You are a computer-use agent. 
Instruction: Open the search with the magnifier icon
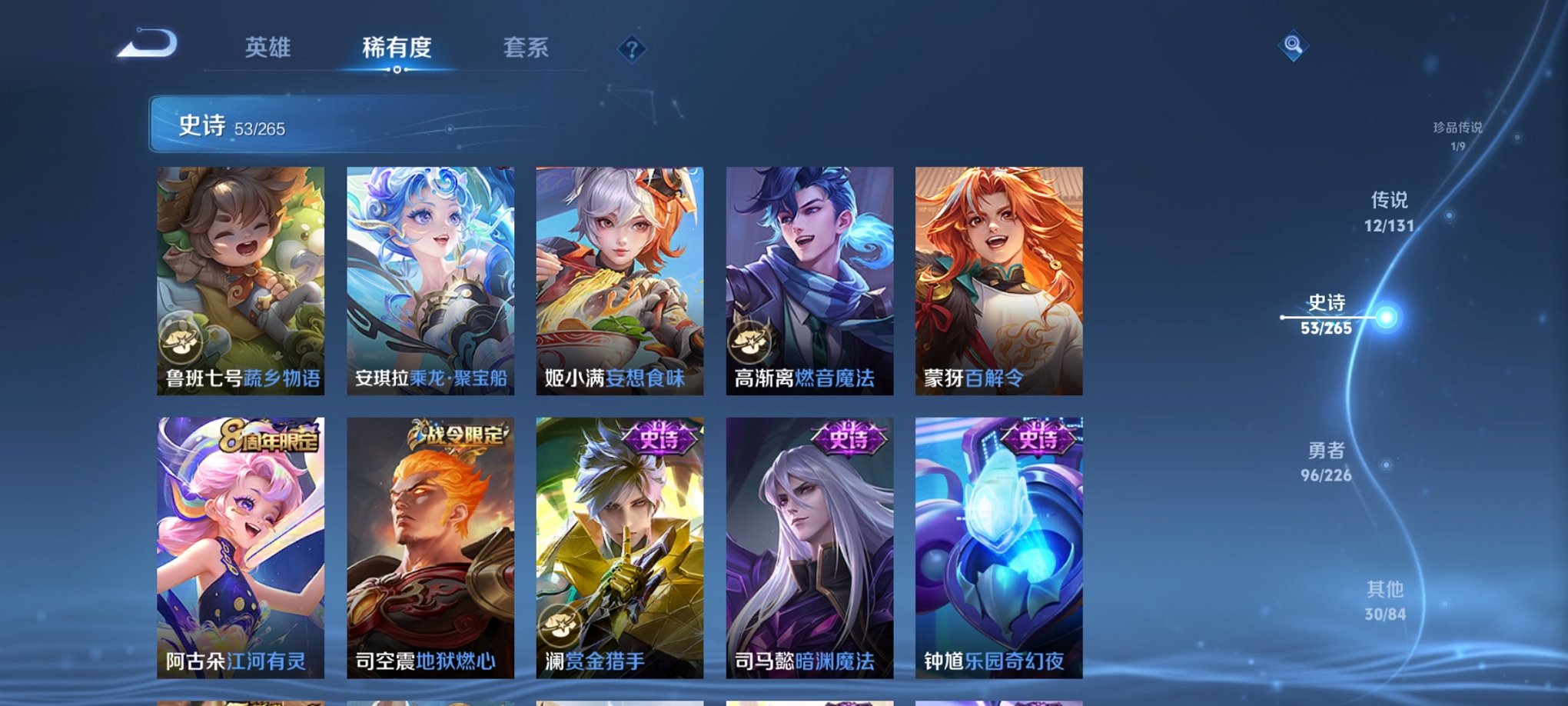pyautogui.click(x=1294, y=46)
